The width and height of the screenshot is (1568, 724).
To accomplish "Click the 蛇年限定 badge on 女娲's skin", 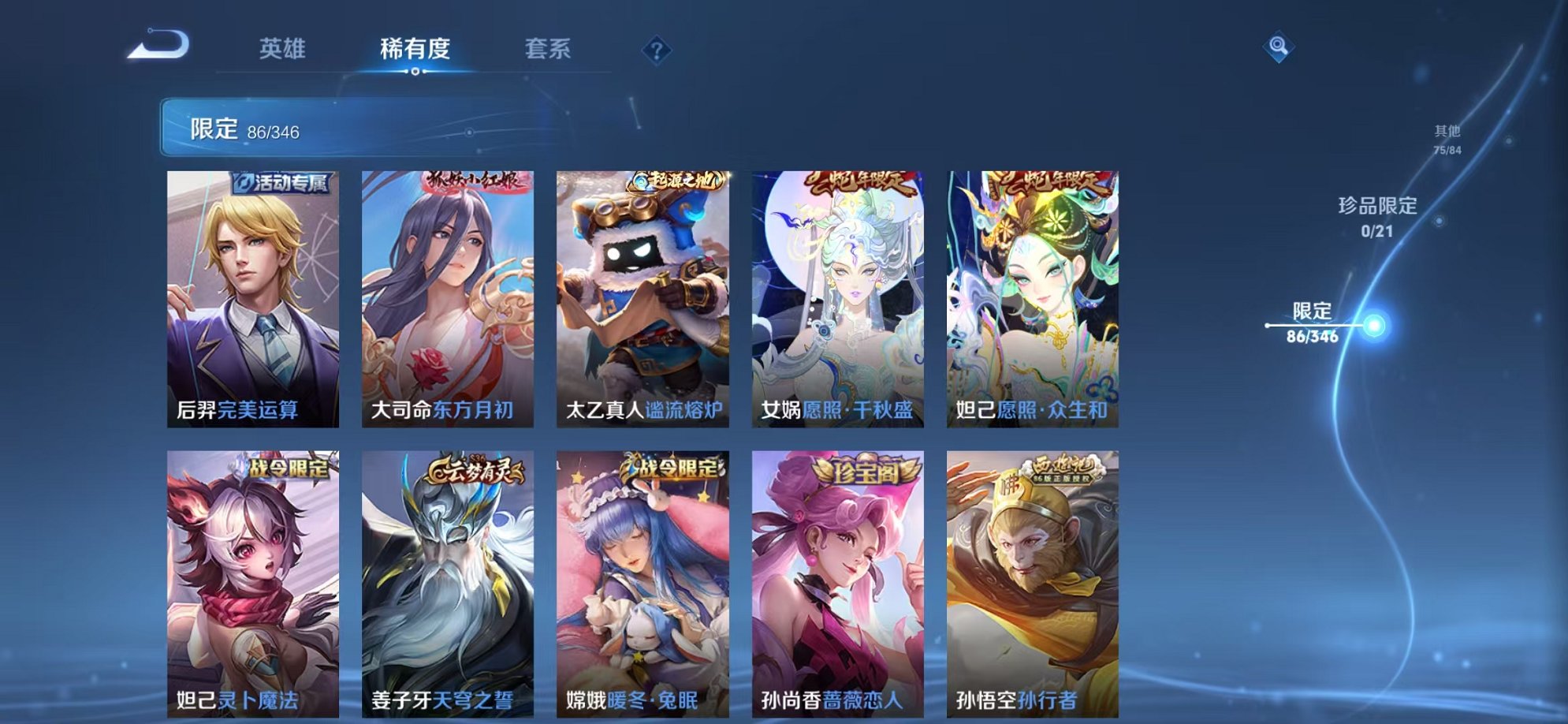I will click(863, 181).
